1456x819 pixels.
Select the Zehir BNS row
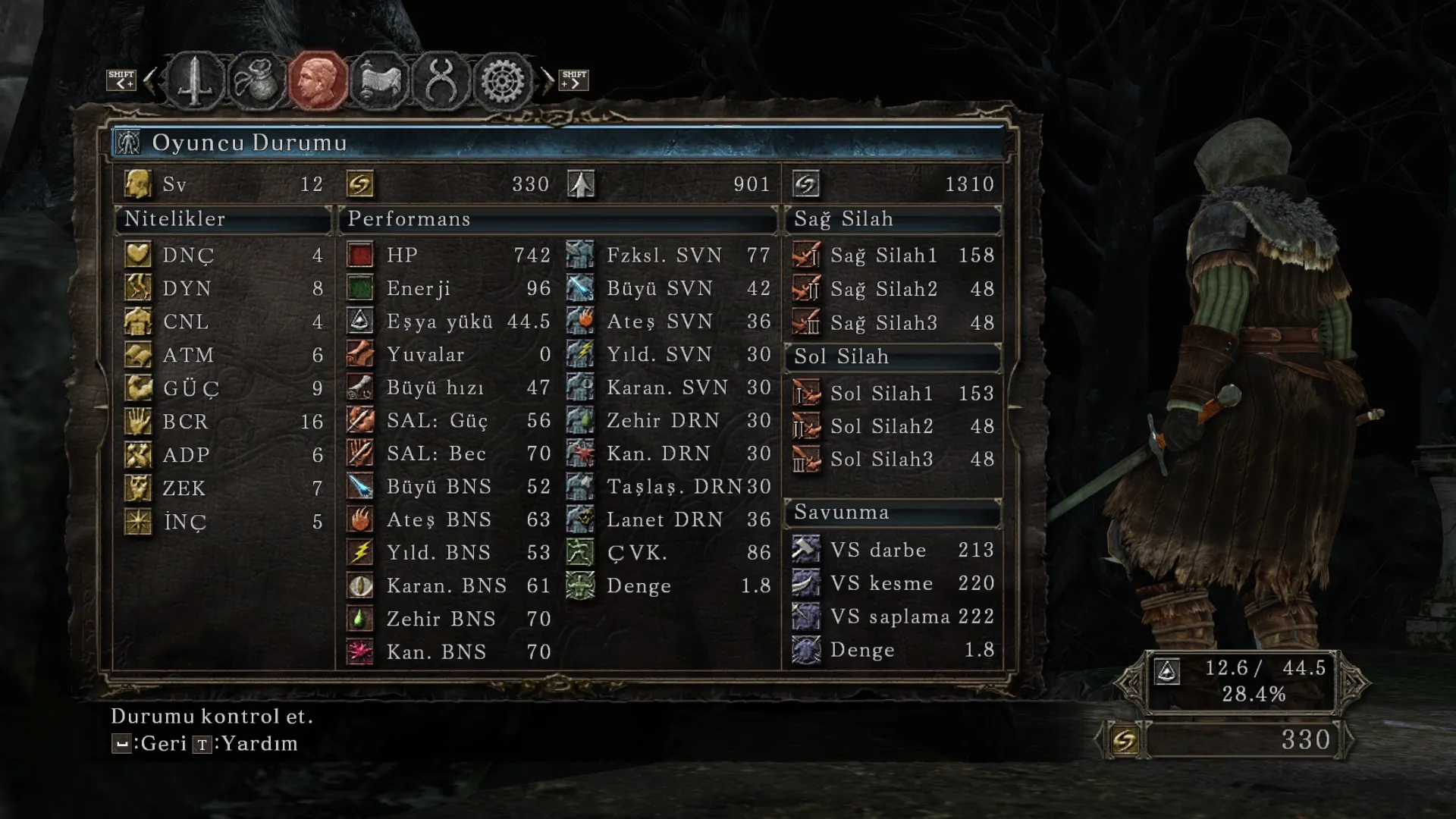tap(449, 619)
